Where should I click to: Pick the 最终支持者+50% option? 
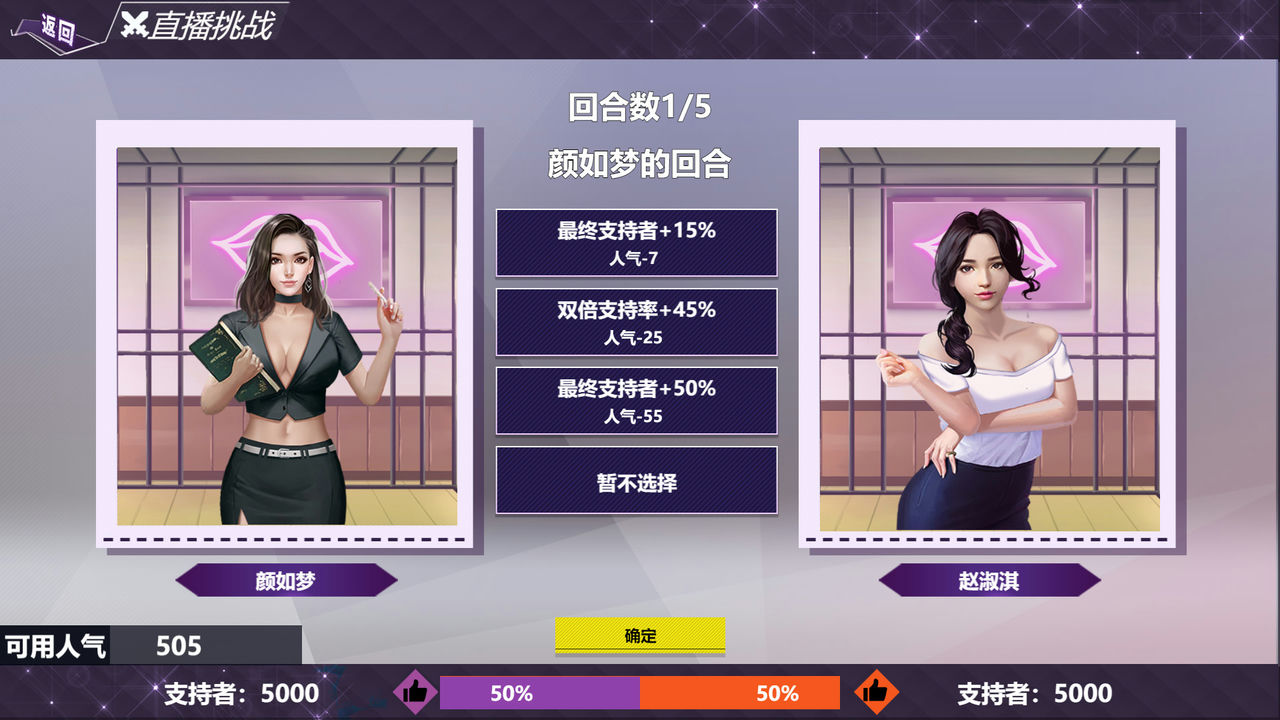coord(636,400)
